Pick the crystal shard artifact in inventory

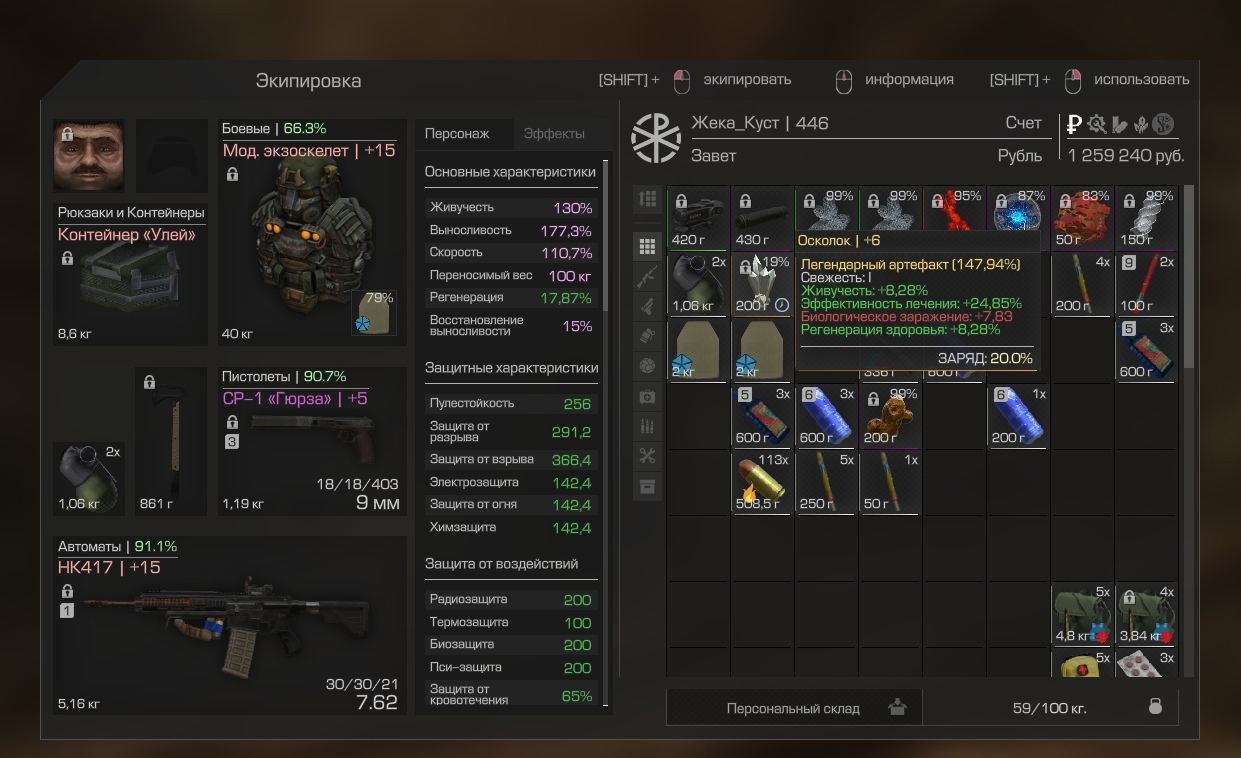(x=762, y=283)
